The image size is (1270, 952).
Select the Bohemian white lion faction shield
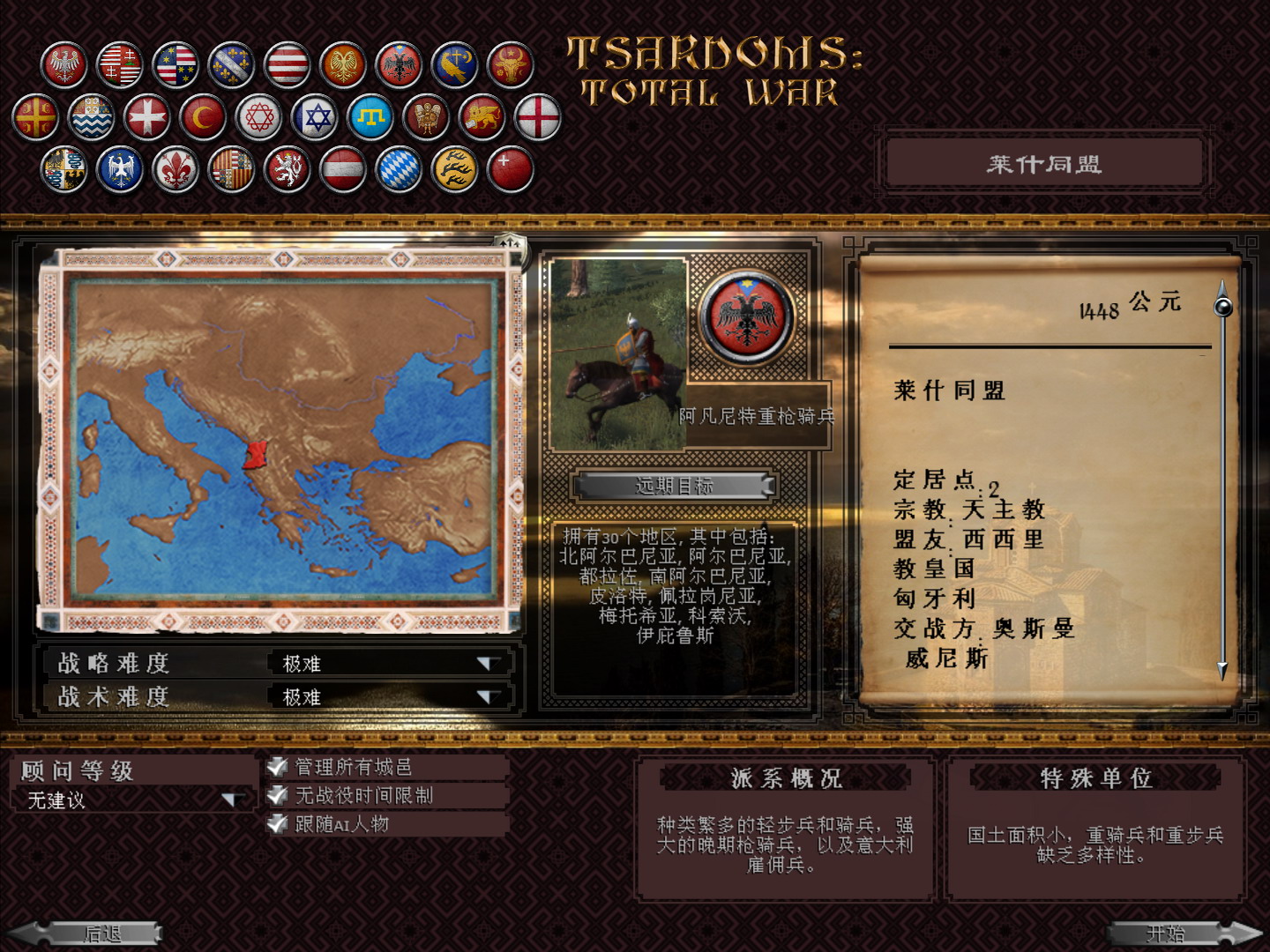(x=286, y=171)
